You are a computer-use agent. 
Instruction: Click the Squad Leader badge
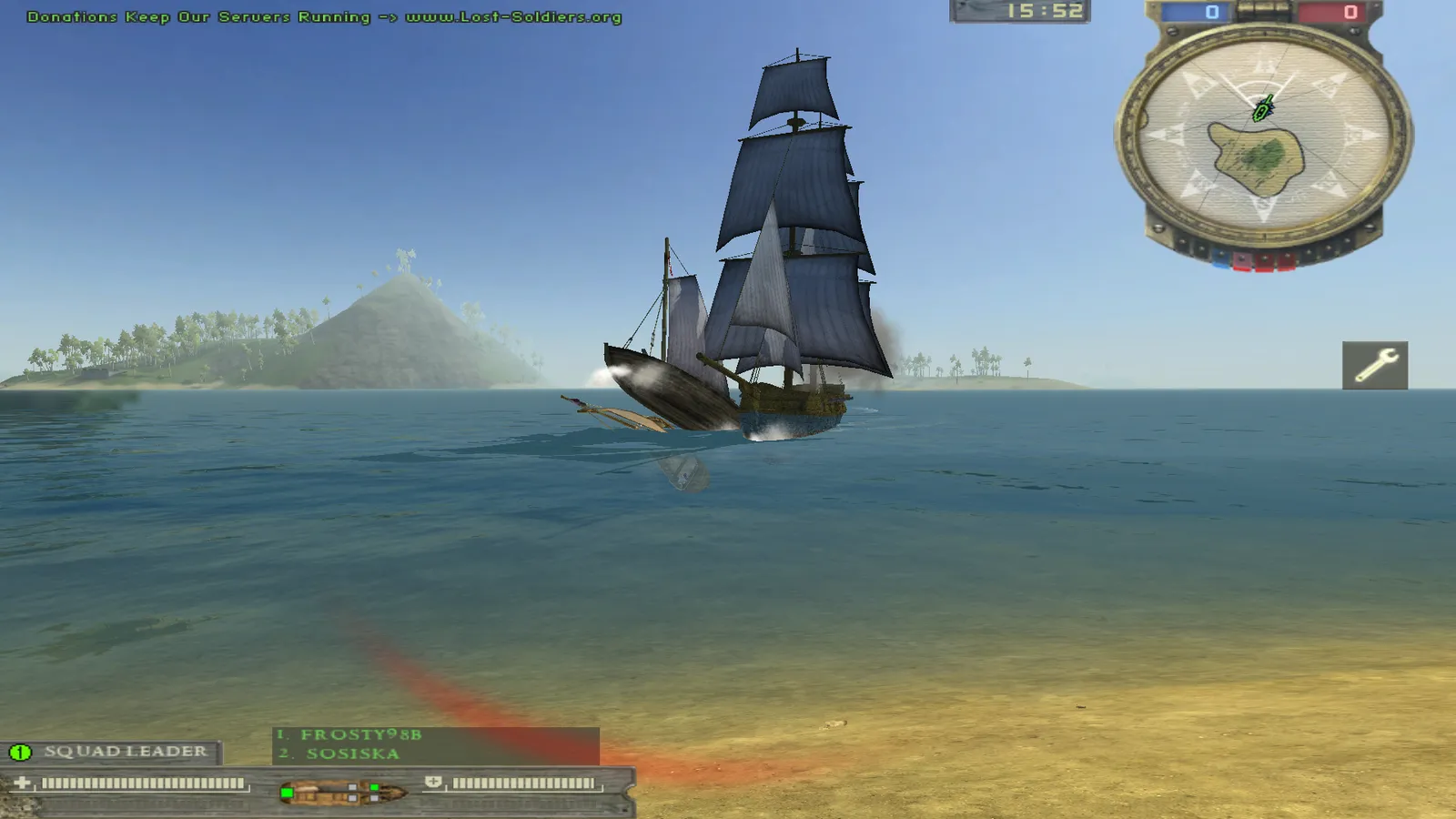pos(111,752)
